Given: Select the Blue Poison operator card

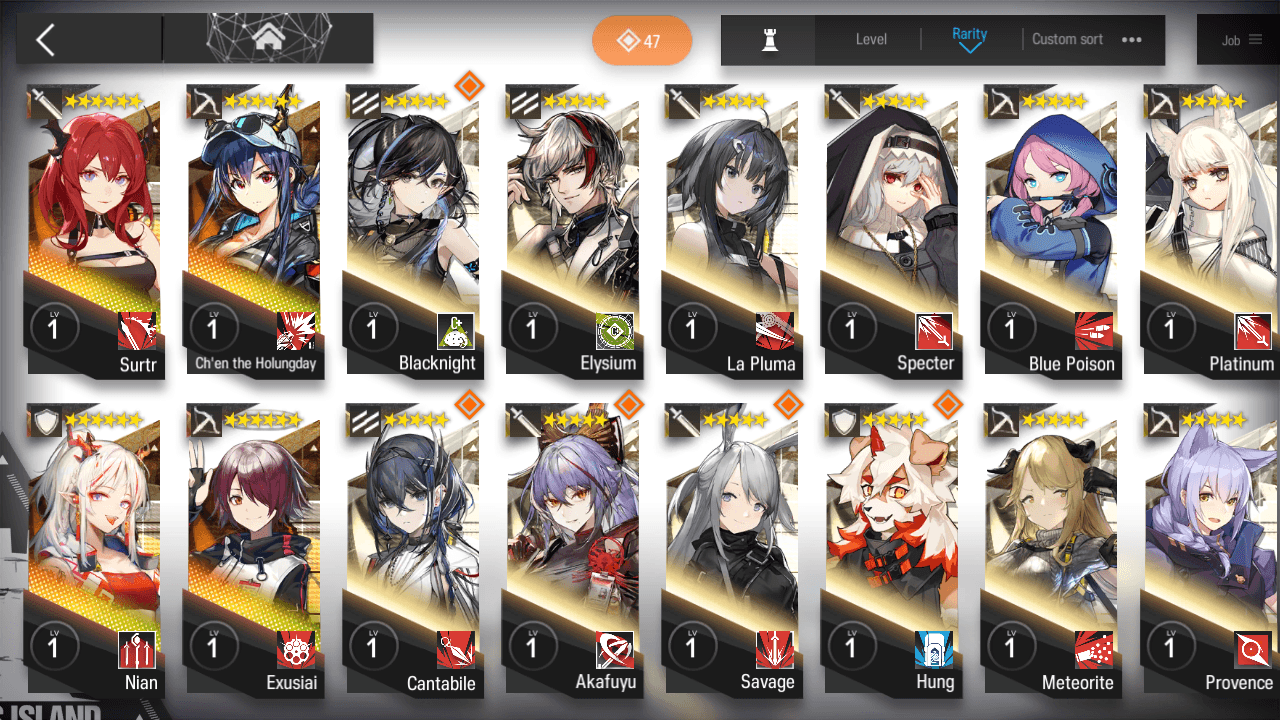Looking at the screenshot, I should 1050,230.
